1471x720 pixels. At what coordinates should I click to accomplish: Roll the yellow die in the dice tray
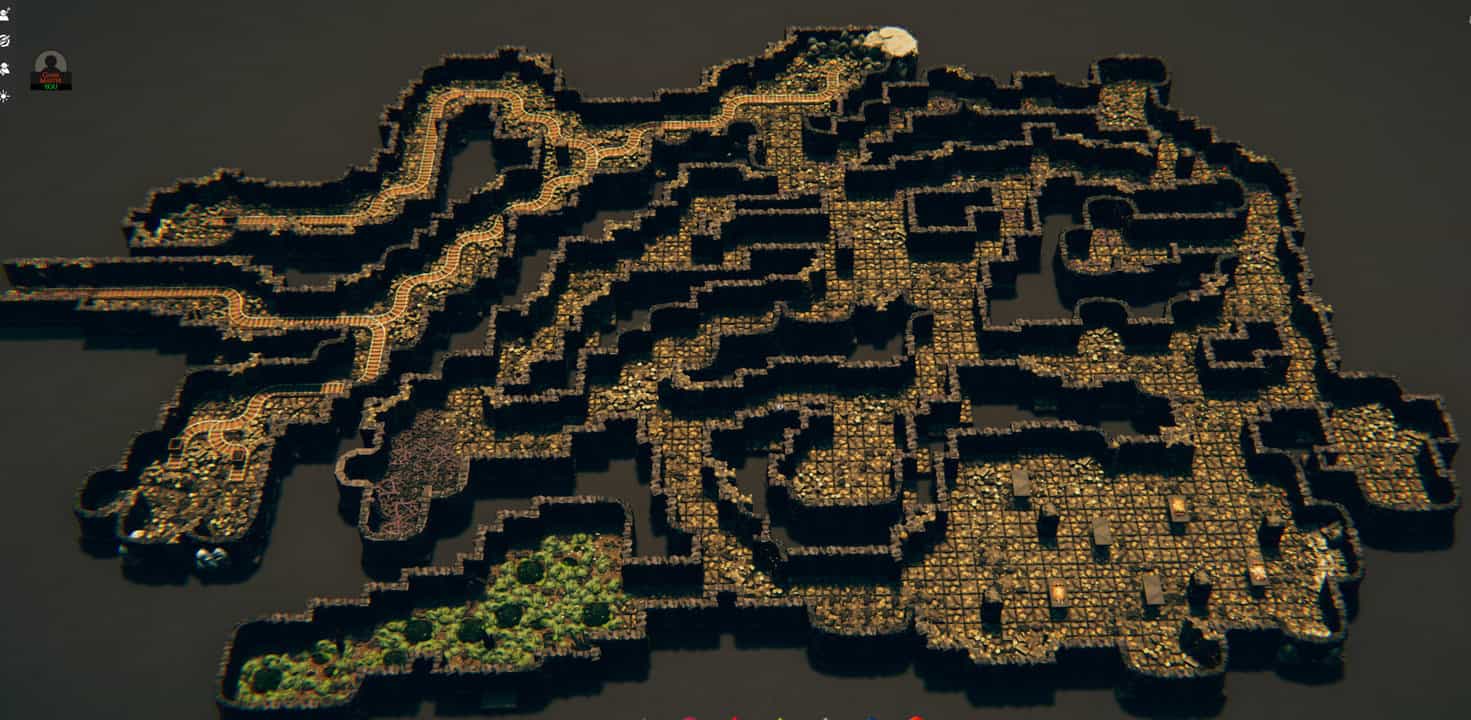coord(779,717)
